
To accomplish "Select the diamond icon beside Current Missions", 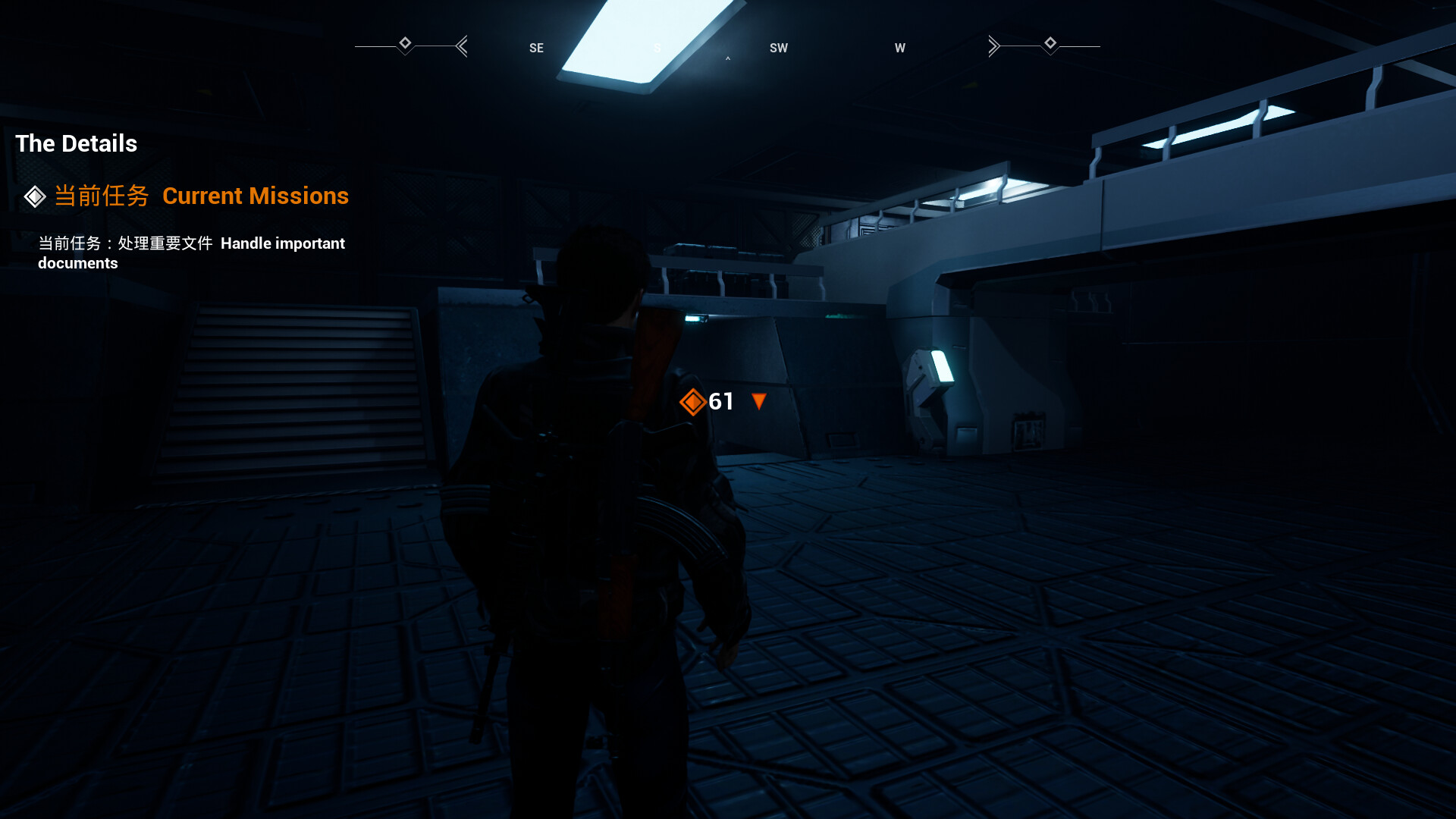I will (x=34, y=196).
